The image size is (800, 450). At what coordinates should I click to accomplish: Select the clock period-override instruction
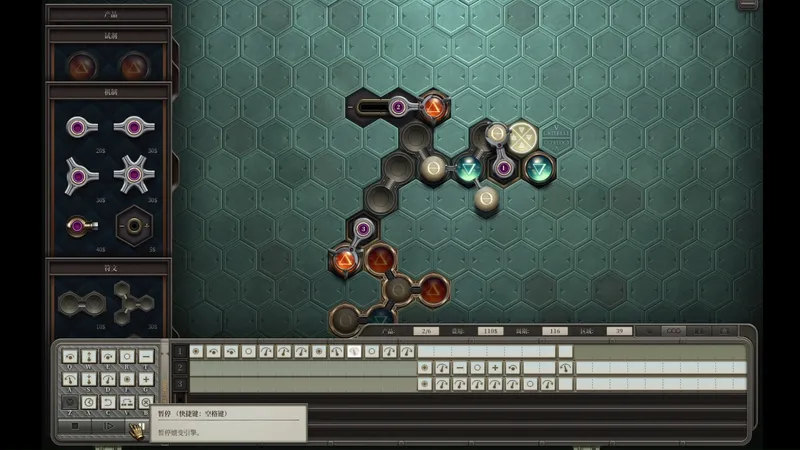(90, 402)
